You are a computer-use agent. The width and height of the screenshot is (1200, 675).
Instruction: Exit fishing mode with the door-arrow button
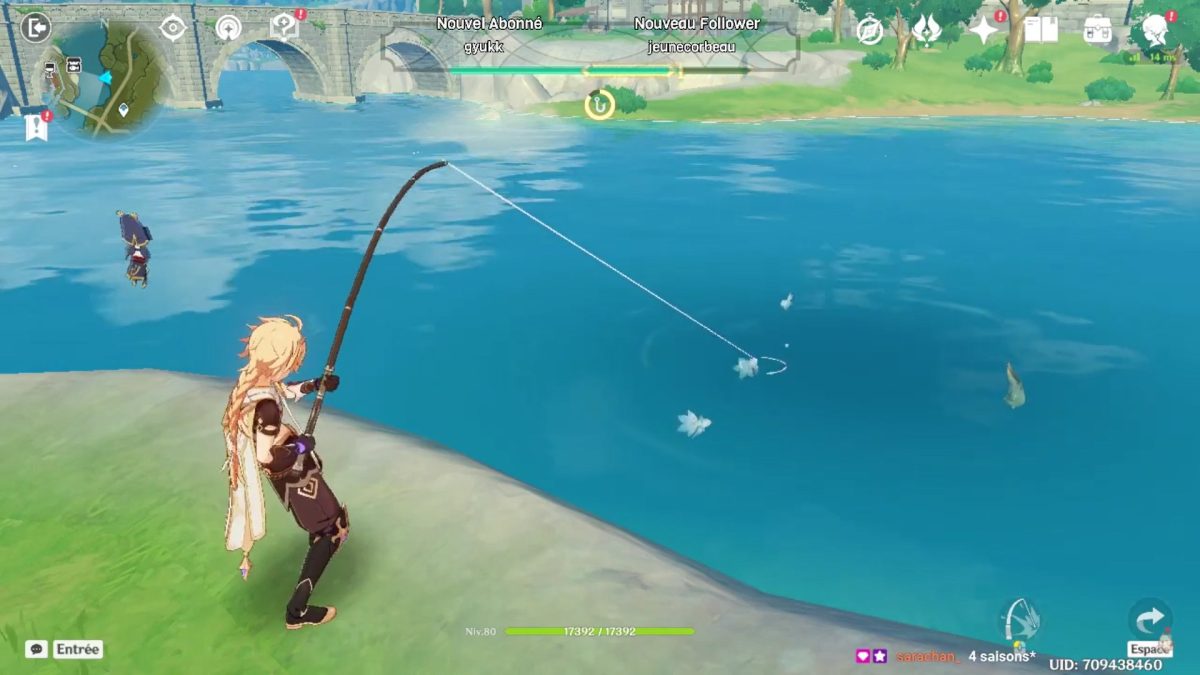(35, 28)
